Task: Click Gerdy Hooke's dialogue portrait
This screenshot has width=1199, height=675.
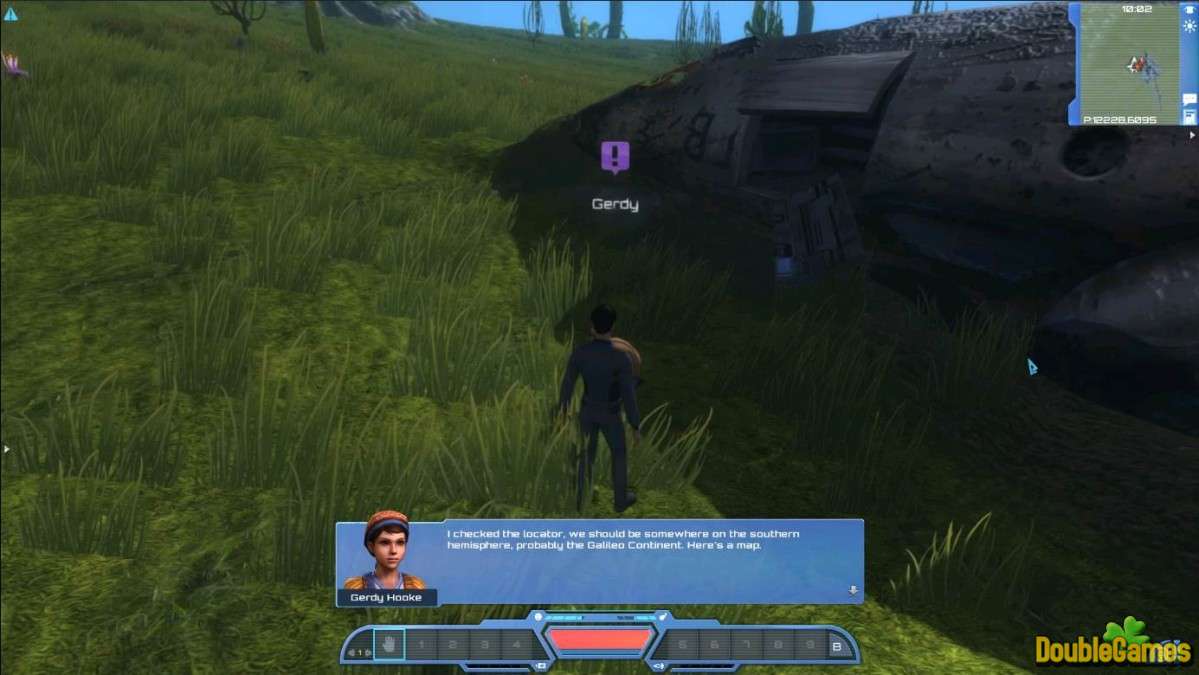Action: pos(385,551)
